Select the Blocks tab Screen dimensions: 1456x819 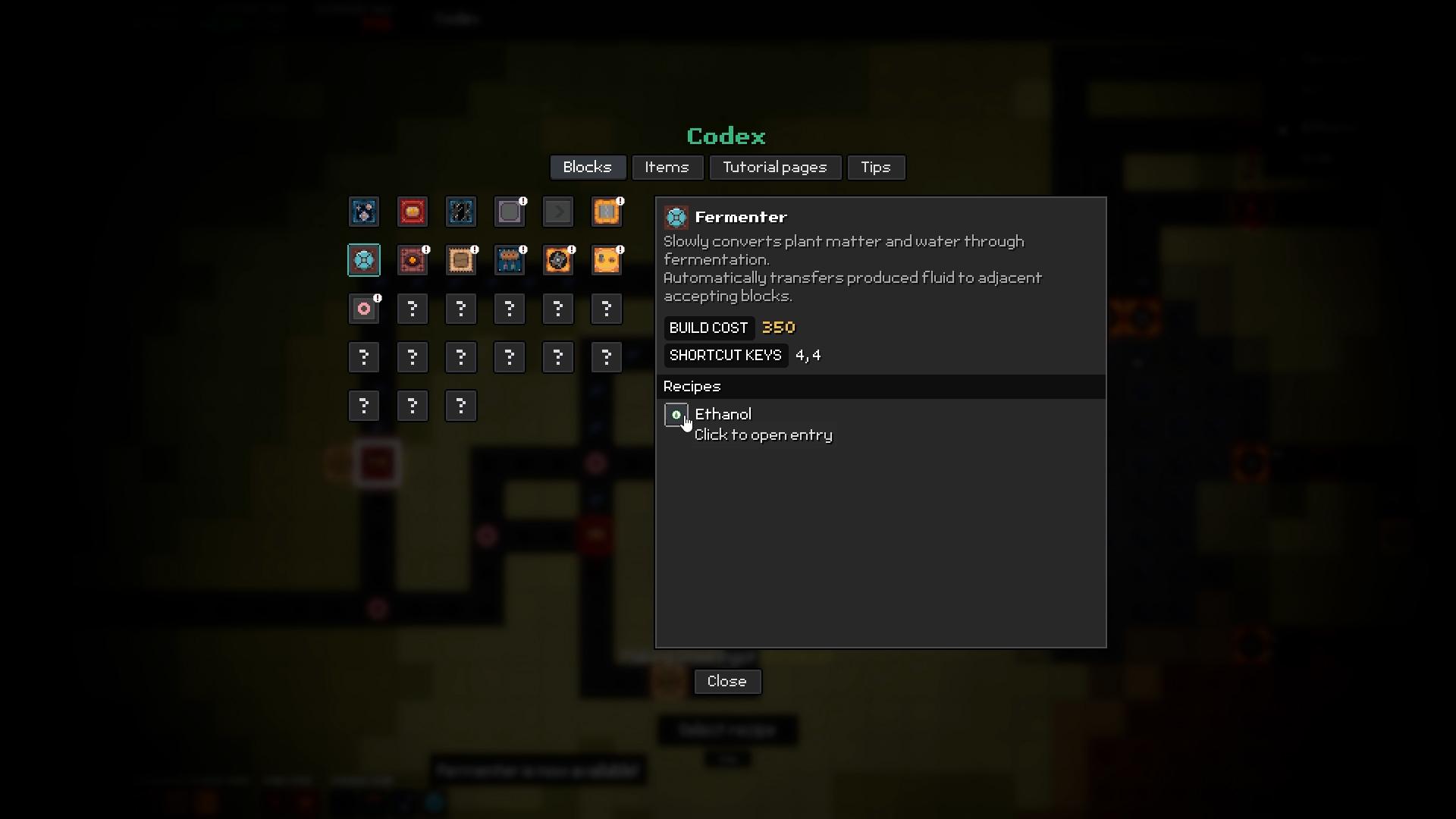click(588, 168)
